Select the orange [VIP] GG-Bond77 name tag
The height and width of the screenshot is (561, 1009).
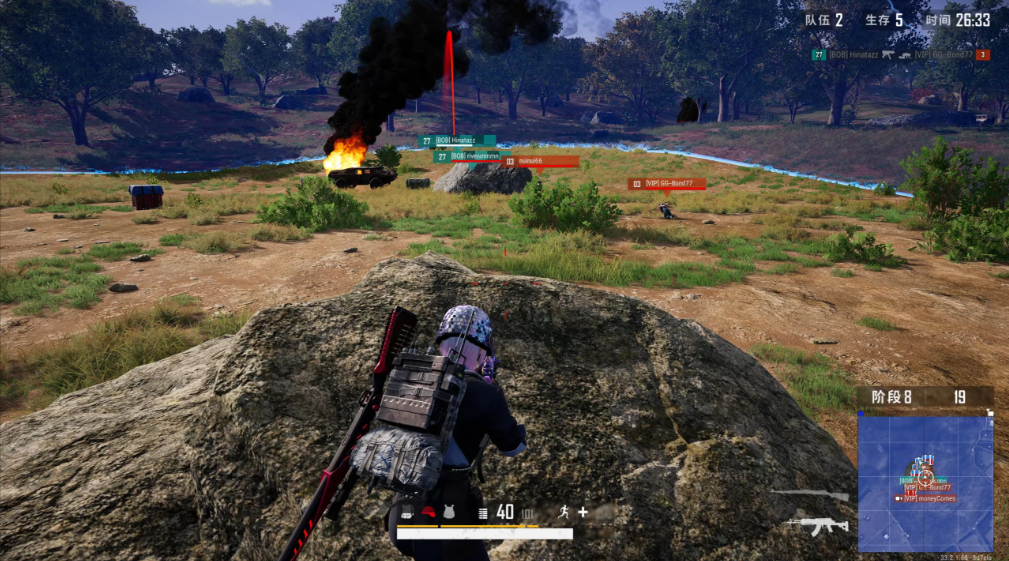point(667,184)
